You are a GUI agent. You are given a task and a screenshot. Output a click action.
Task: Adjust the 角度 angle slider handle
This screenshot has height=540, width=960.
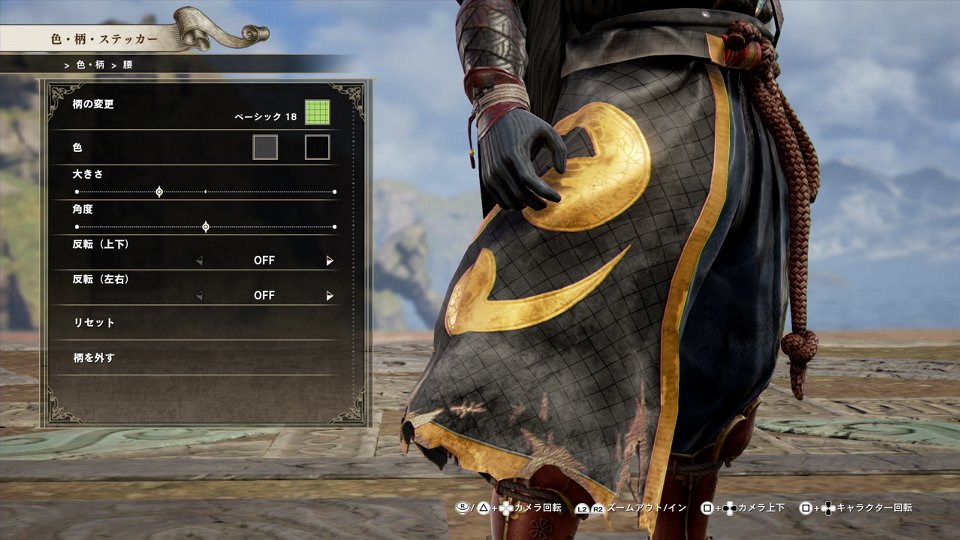click(206, 227)
